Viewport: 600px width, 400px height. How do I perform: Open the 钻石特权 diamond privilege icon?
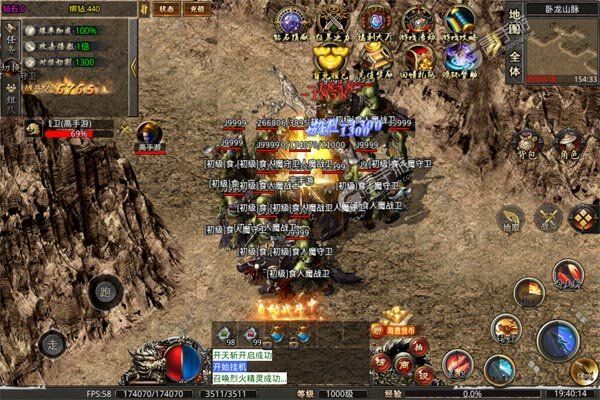[x=290, y=22]
